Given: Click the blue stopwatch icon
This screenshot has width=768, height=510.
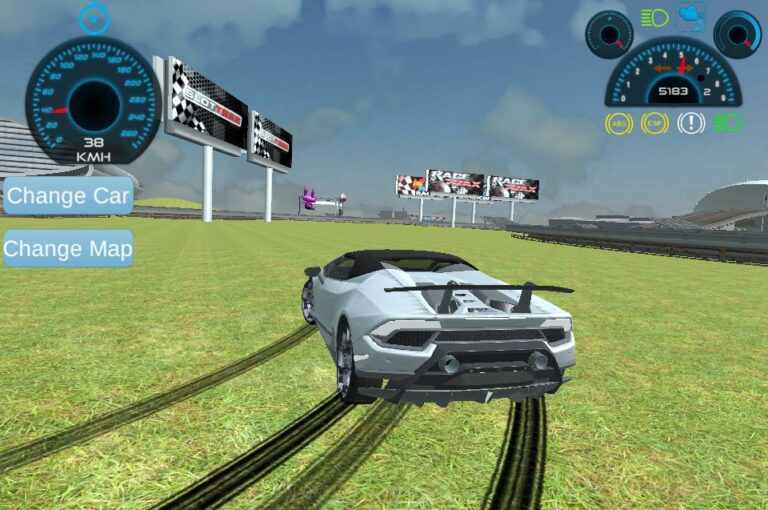Looking at the screenshot, I should (x=93, y=18).
